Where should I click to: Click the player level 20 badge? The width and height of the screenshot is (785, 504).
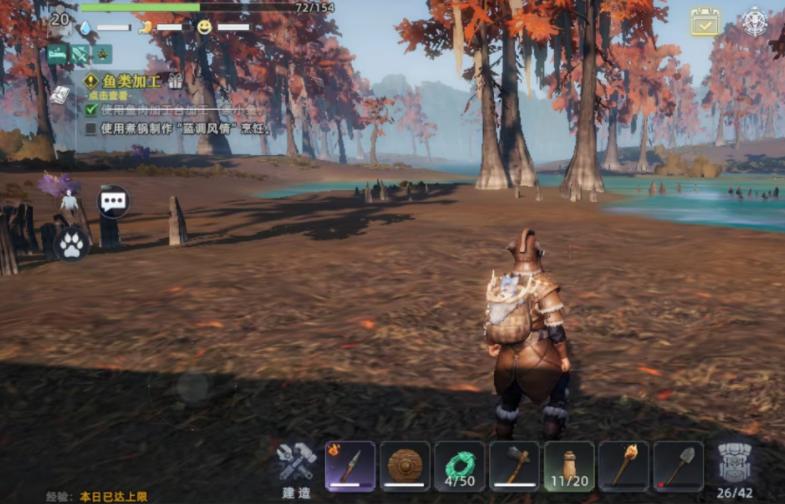click(60, 18)
